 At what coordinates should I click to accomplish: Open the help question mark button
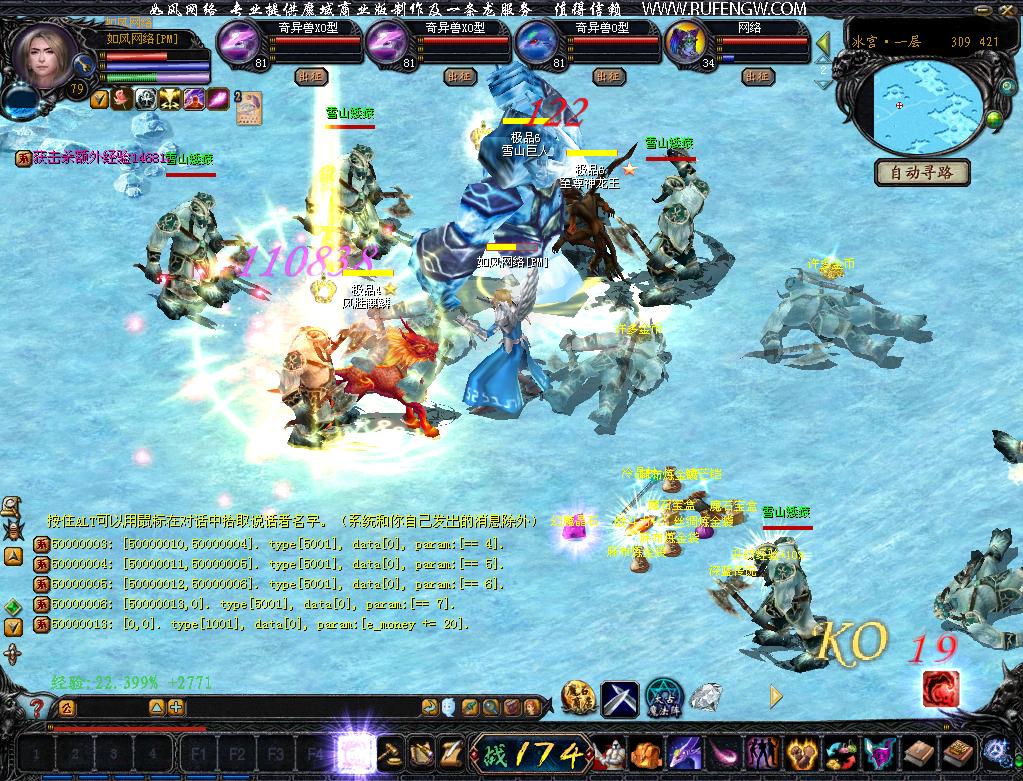click(x=38, y=708)
